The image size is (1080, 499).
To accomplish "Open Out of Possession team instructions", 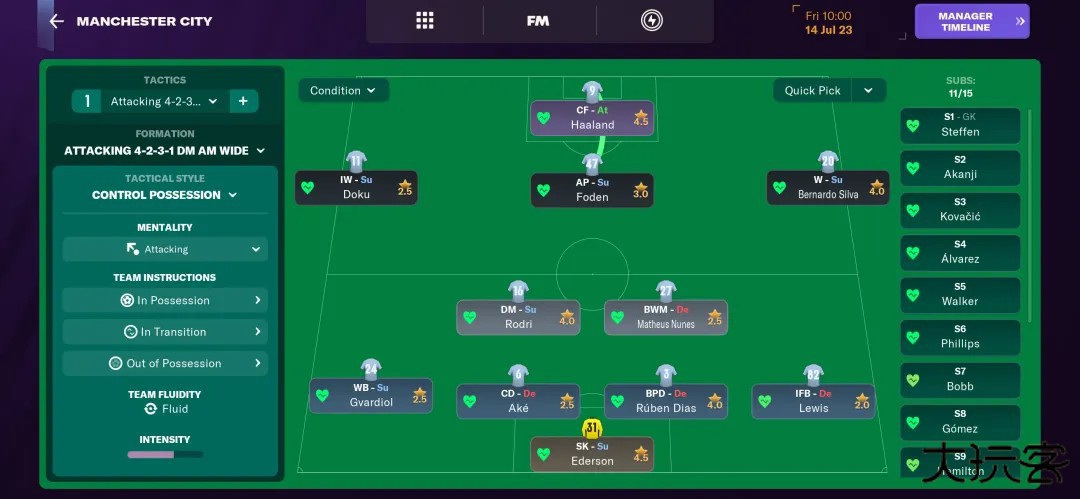I will tap(165, 363).
